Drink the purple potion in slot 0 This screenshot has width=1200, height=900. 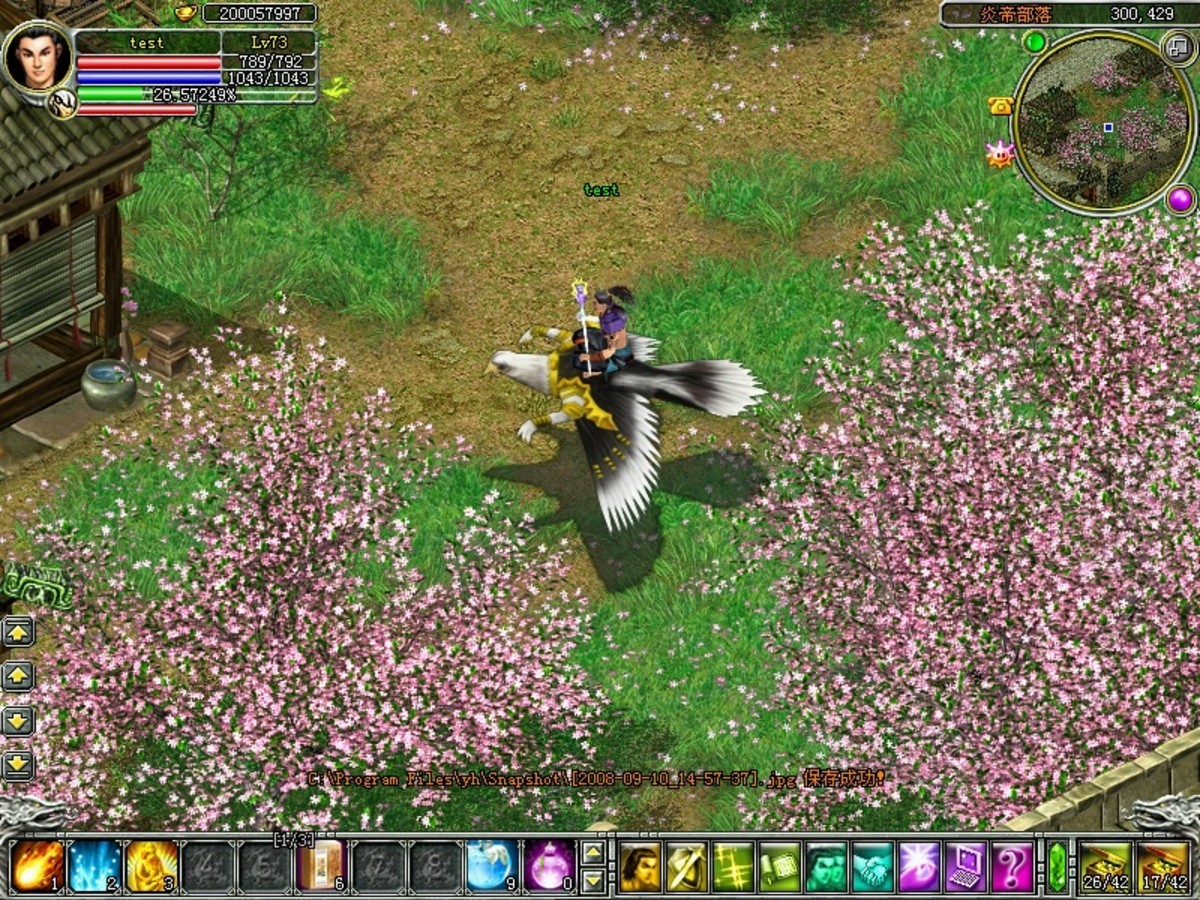point(549,866)
